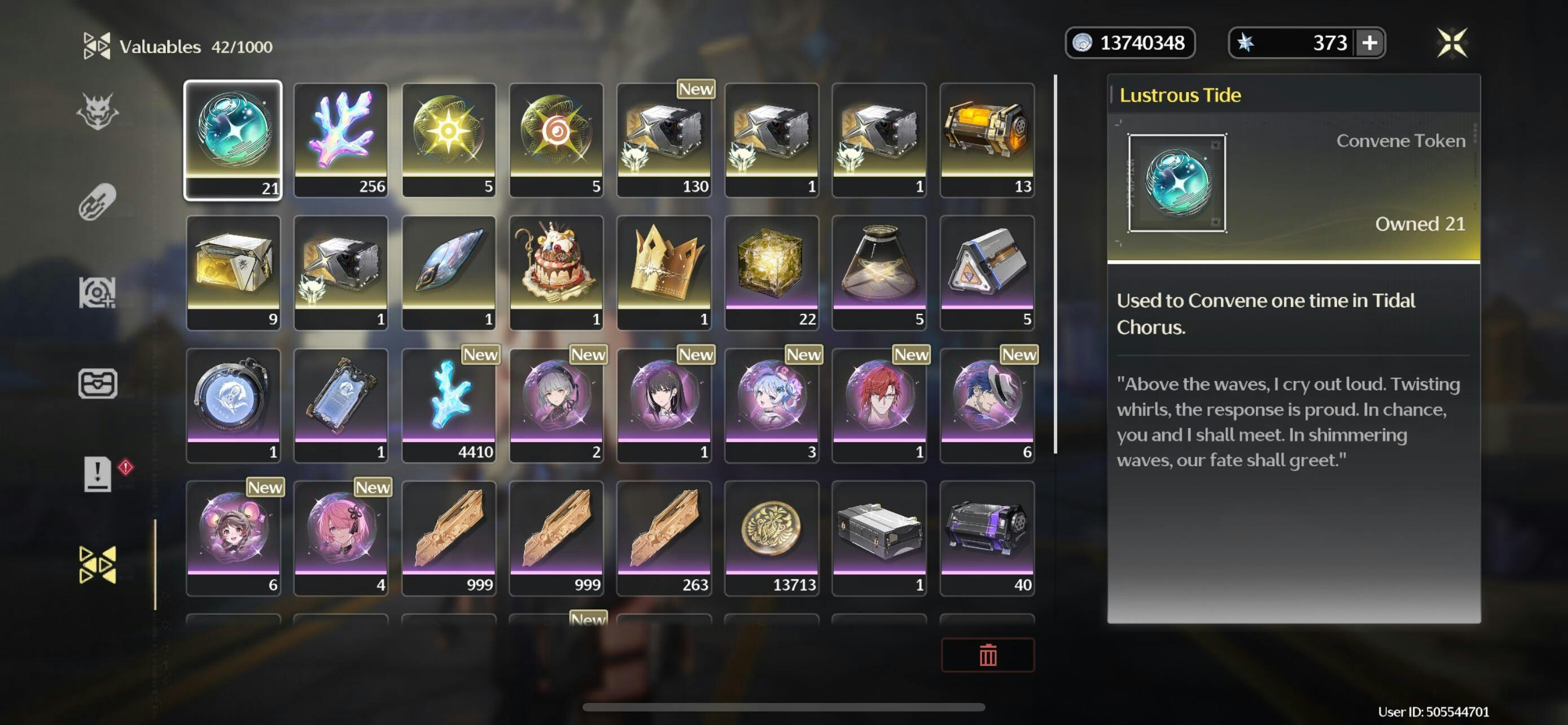Viewport: 1568px width, 725px height.
Task: Open the quest items tab with red alert
Action: click(x=98, y=474)
